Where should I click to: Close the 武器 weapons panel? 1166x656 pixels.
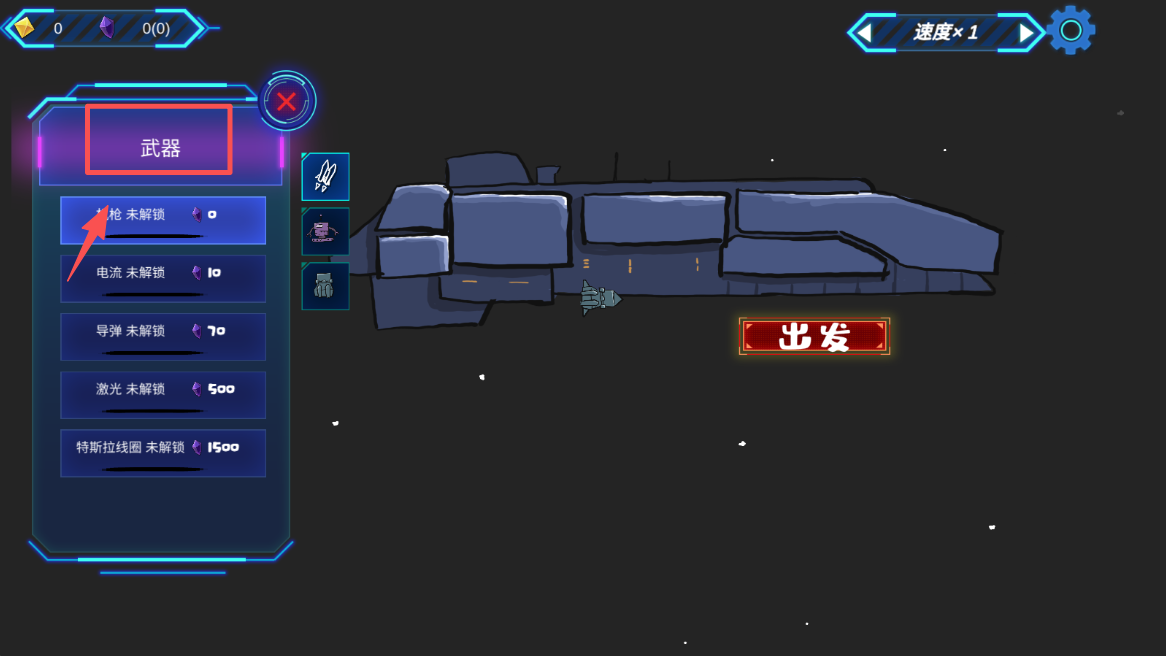[x=287, y=101]
